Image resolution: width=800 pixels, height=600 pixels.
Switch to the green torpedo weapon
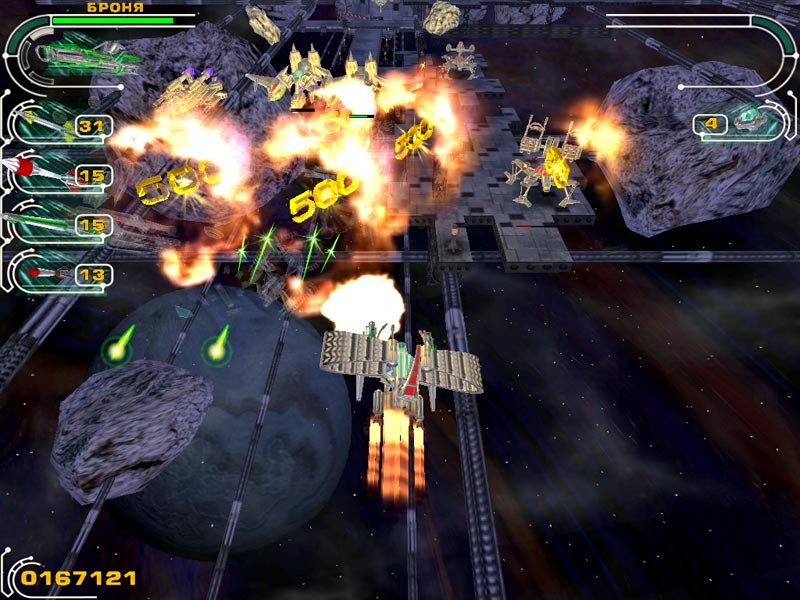[45, 225]
